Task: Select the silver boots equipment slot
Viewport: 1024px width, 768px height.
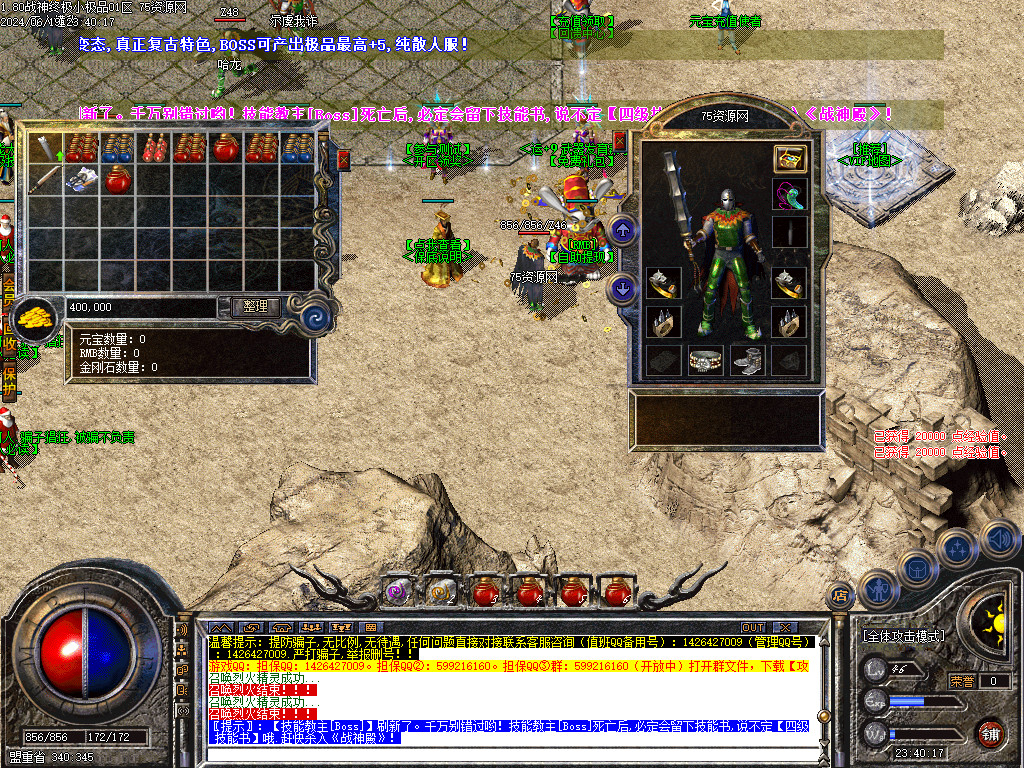Action: click(x=748, y=361)
